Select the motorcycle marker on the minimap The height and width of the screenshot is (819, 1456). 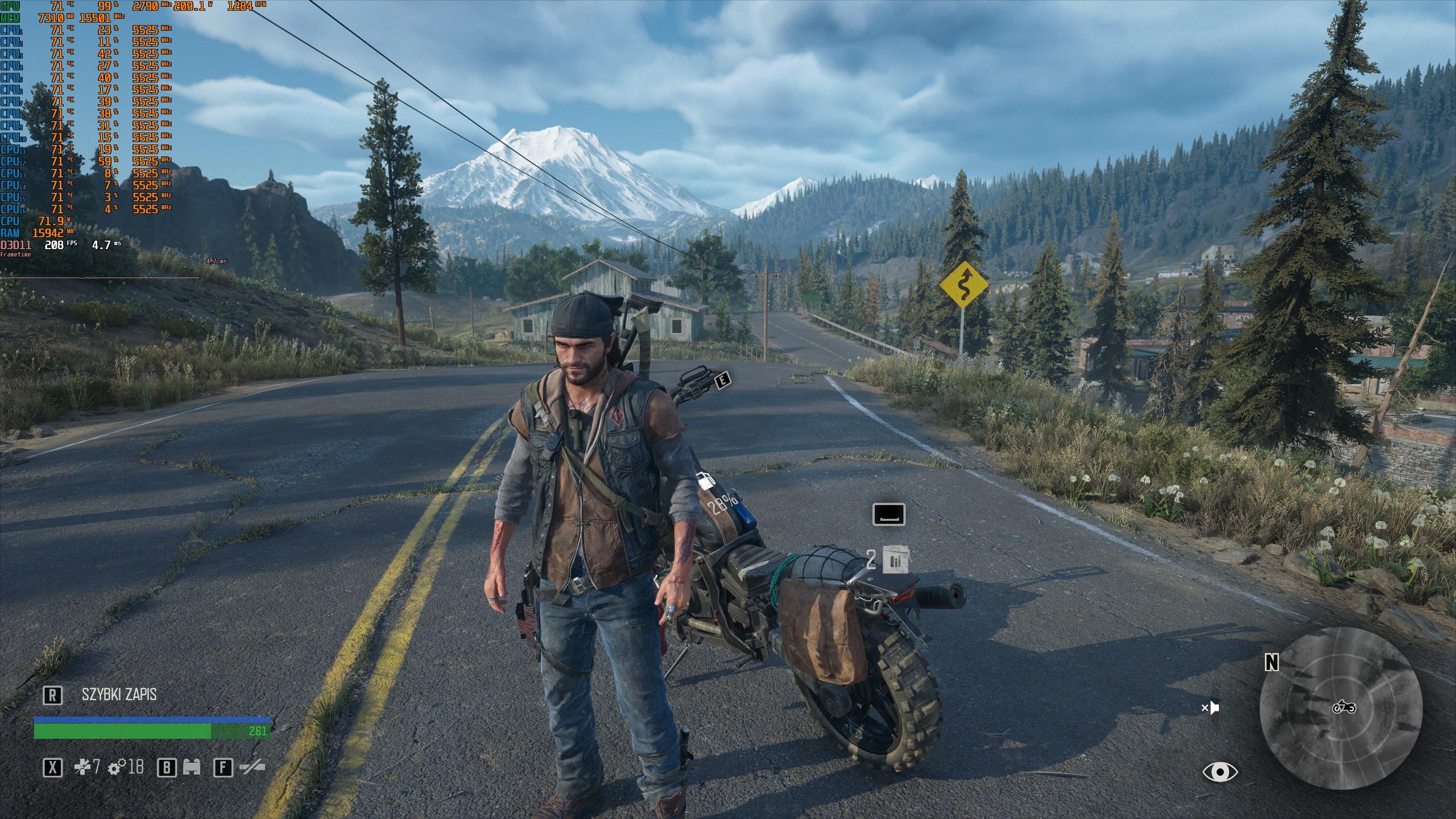(1344, 707)
